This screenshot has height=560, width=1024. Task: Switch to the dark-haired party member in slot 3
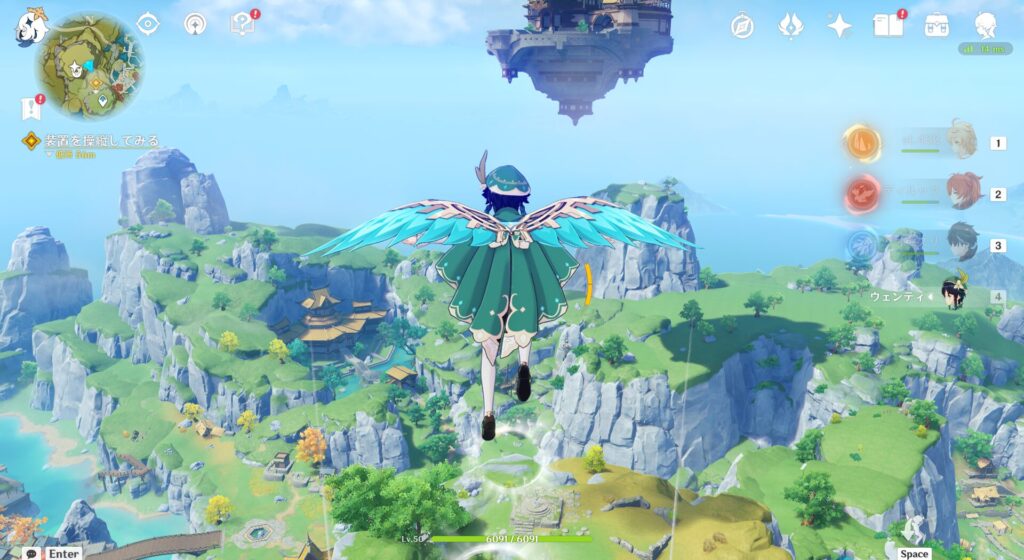(x=961, y=243)
